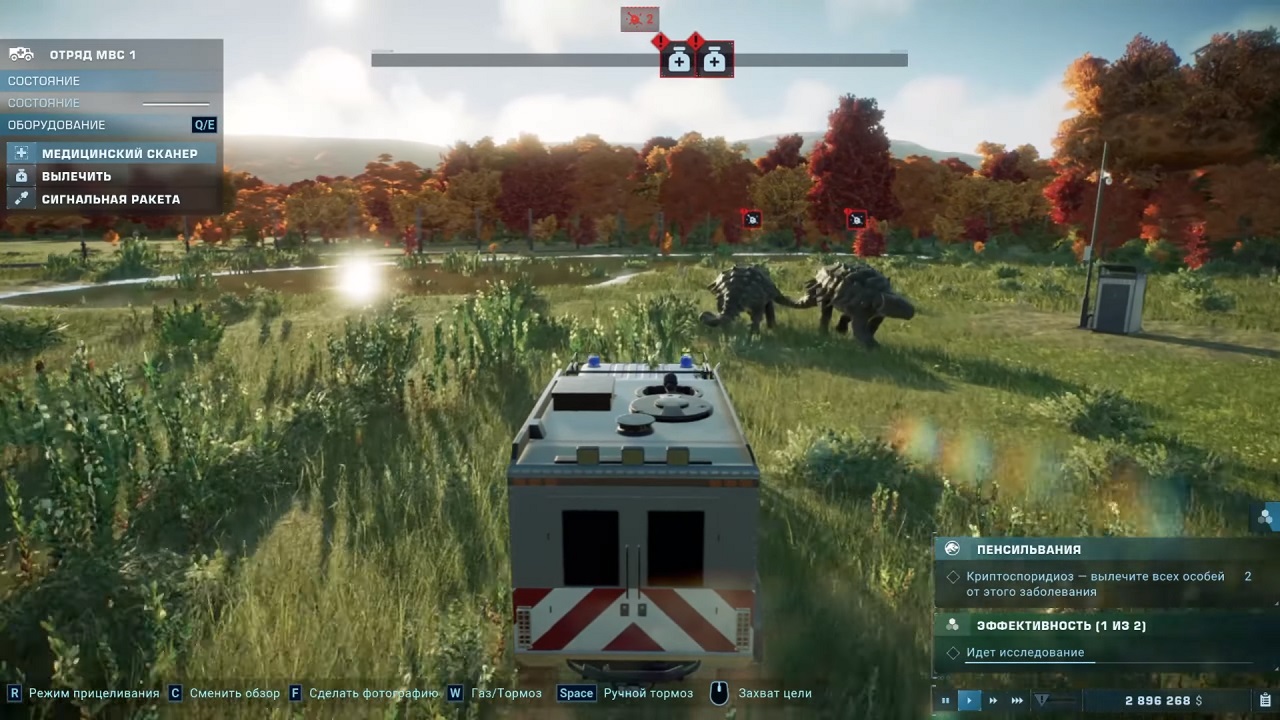
Task: Switch to triple fast-forward speed
Action: coord(1017,701)
